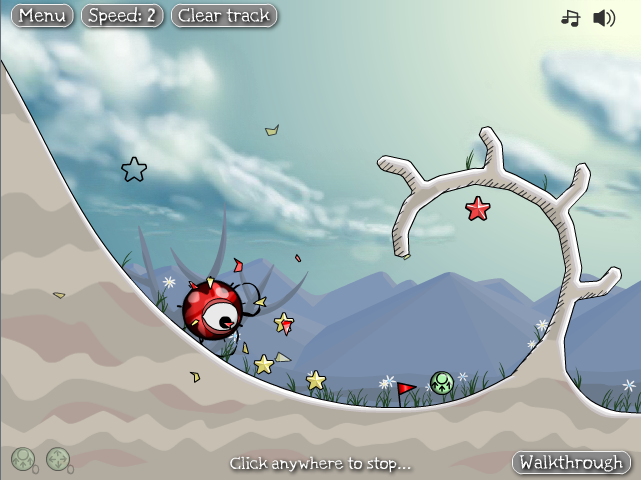The height and width of the screenshot is (480, 641).
Task: Select the green four-way arrows icon
Action: click(58, 459)
